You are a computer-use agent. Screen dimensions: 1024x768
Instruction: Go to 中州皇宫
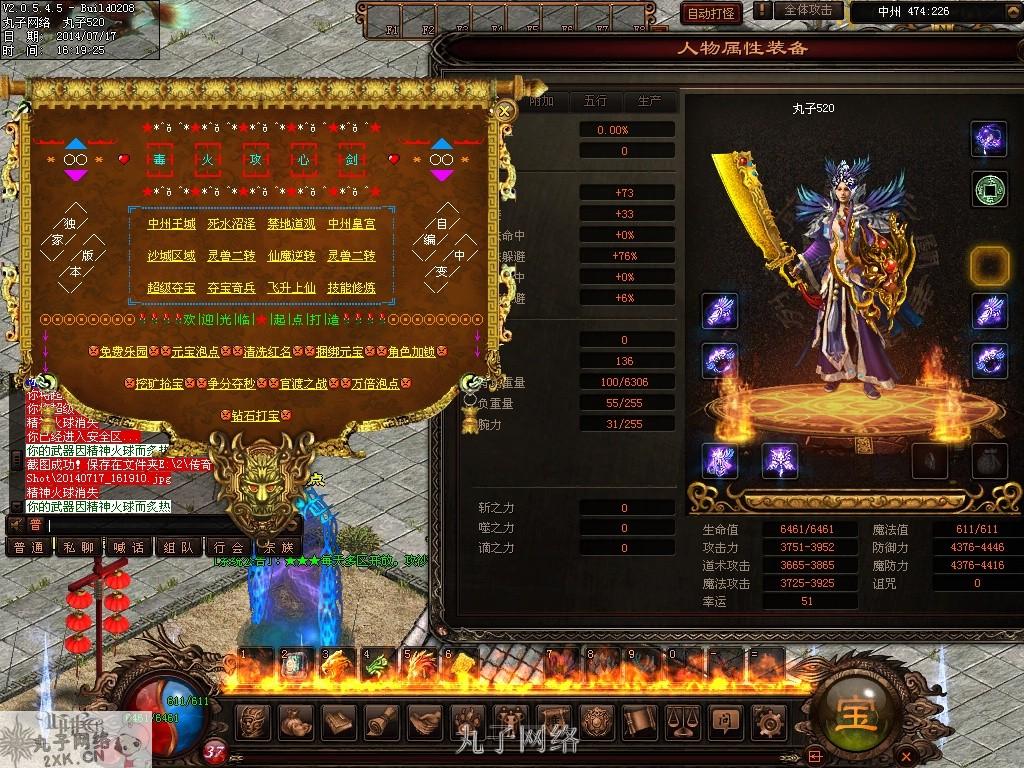pos(351,225)
